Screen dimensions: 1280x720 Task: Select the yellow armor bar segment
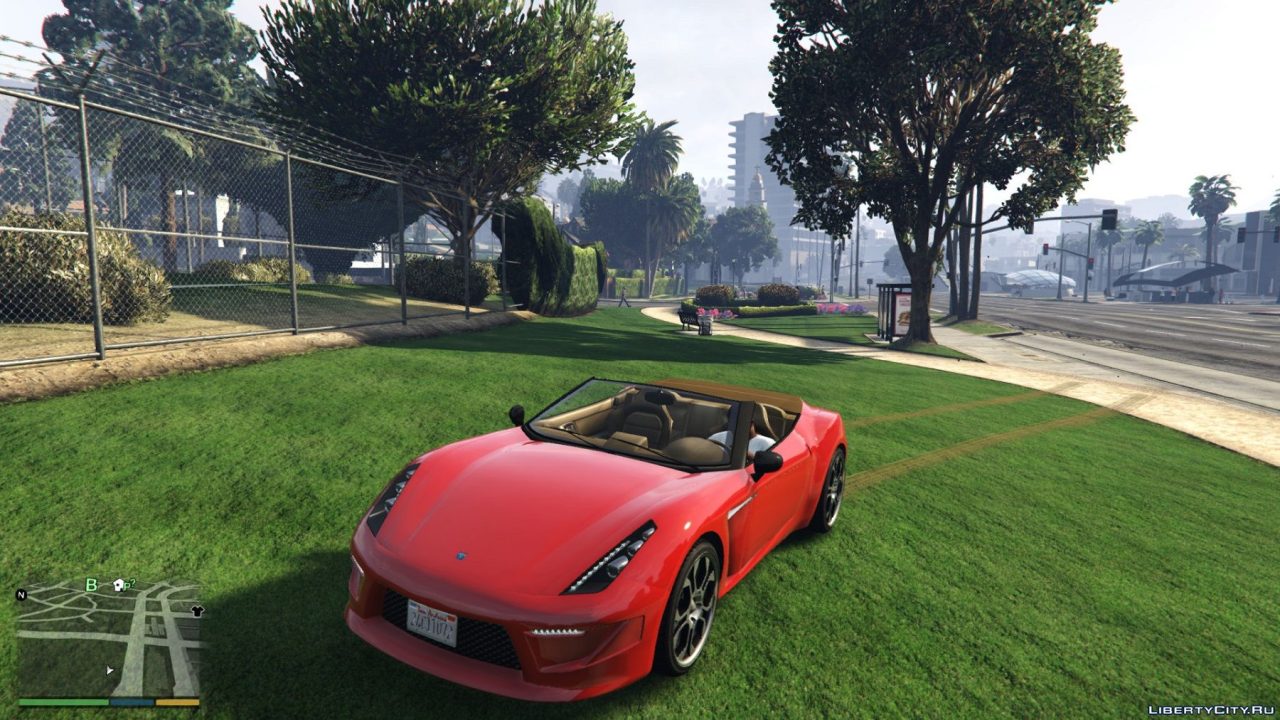(x=177, y=702)
